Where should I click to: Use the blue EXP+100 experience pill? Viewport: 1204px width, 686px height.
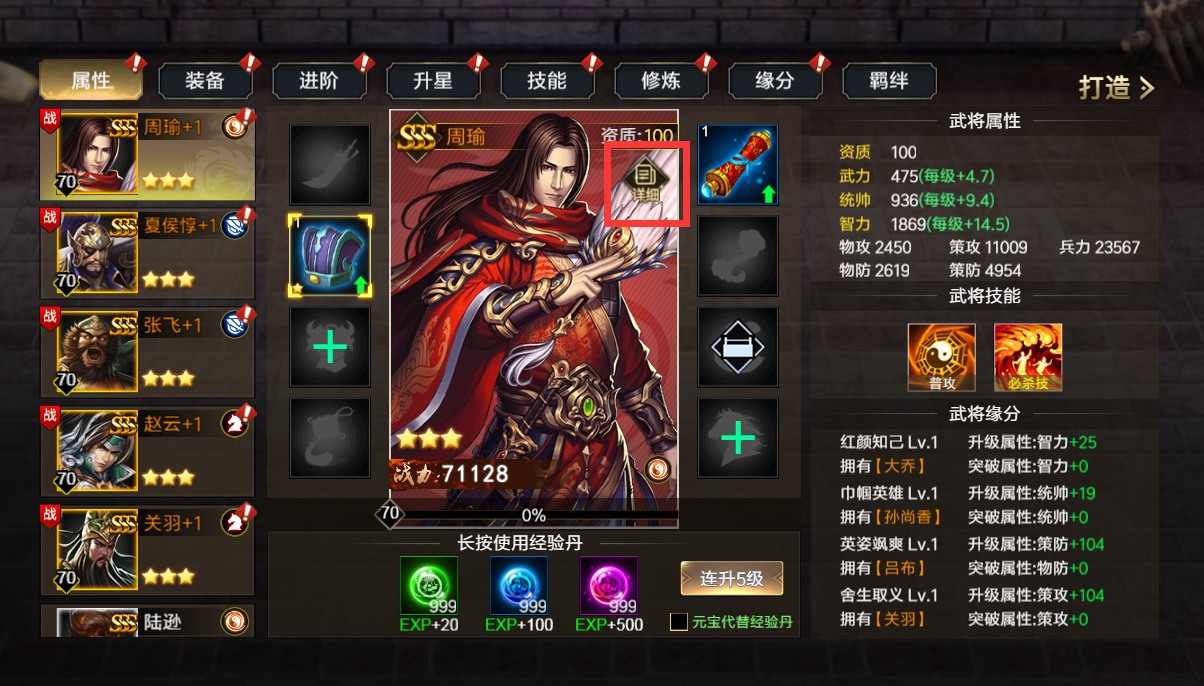(519, 586)
